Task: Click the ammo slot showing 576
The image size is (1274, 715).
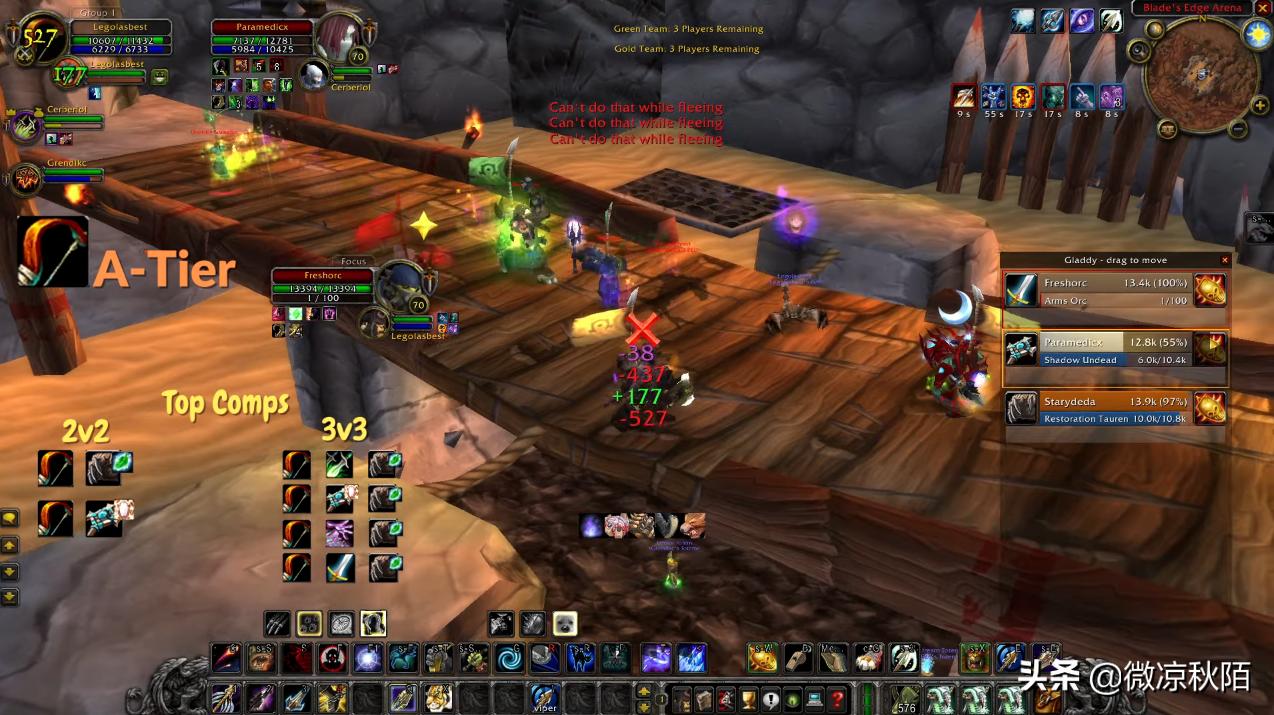Action: click(906, 698)
